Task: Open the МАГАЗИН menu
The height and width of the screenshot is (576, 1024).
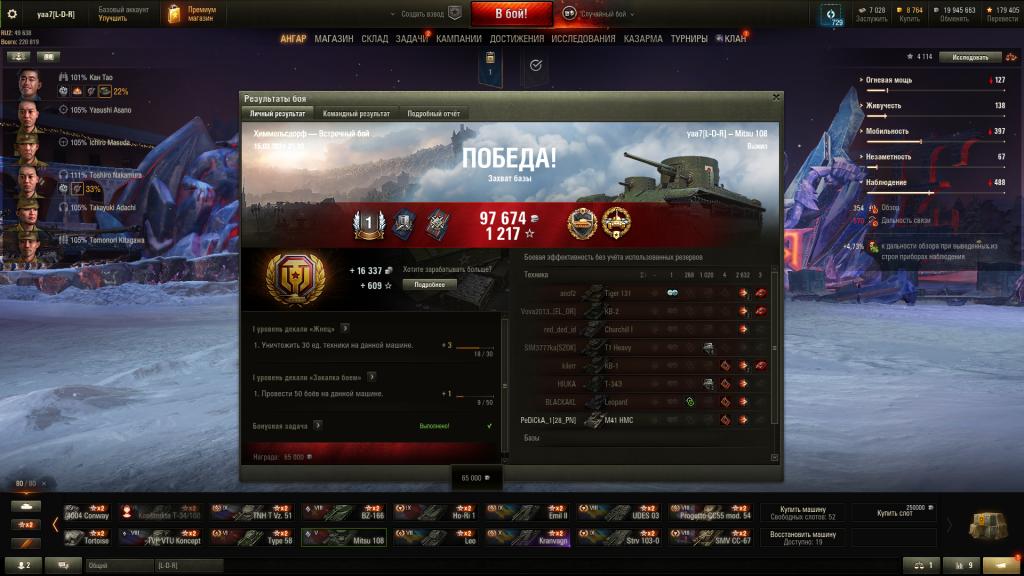Action: (x=333, y=39)
